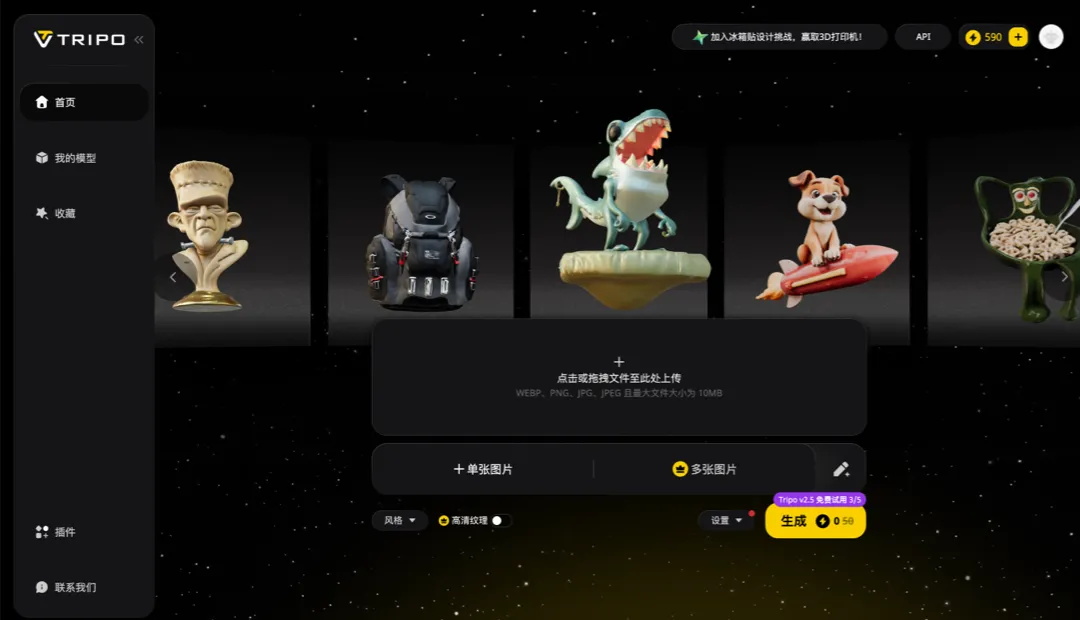
Task: Open the fridge magnet design challenge banner
Action: pos(779,37)
